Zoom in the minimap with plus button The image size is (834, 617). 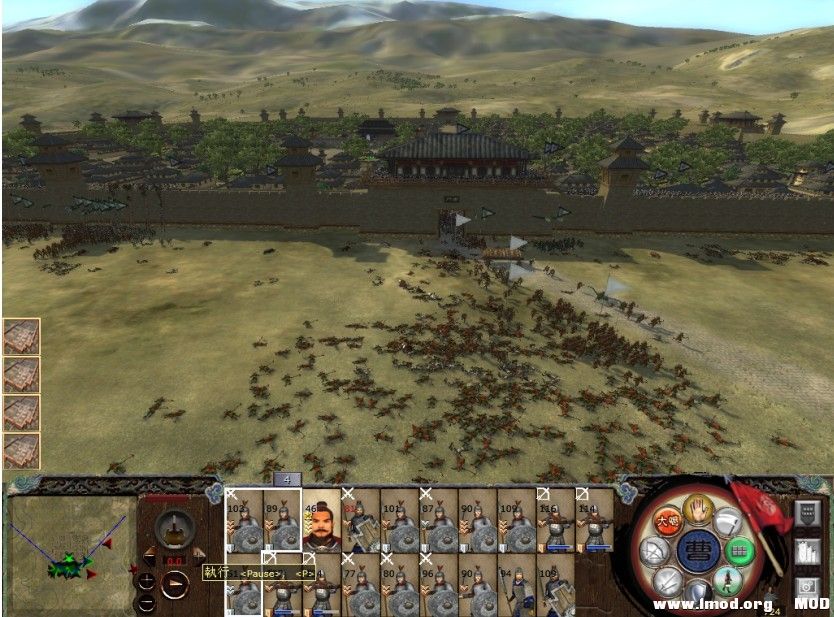click(147, 583)
